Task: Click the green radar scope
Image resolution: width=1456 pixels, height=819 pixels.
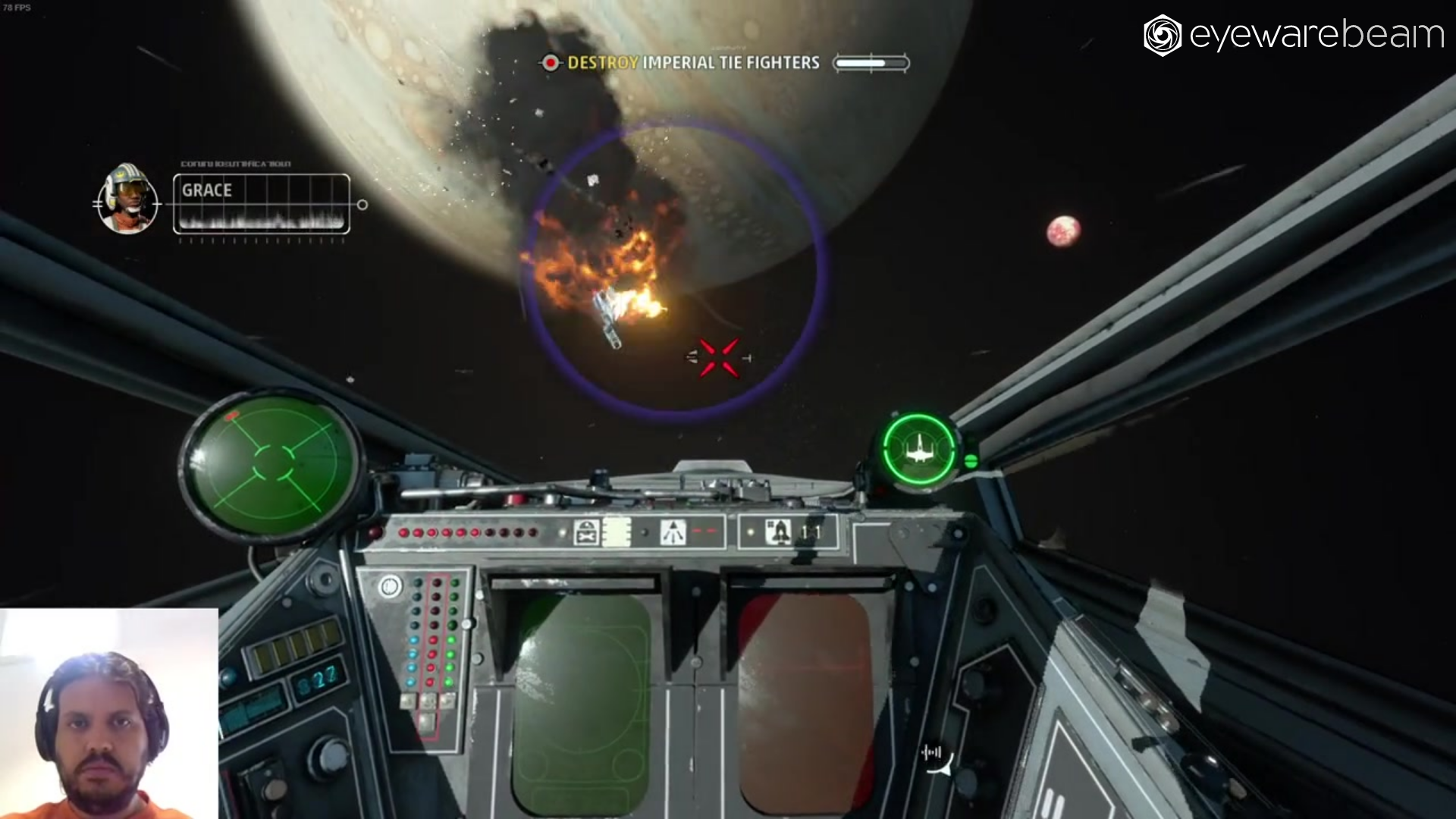Action: coord(271,463)
